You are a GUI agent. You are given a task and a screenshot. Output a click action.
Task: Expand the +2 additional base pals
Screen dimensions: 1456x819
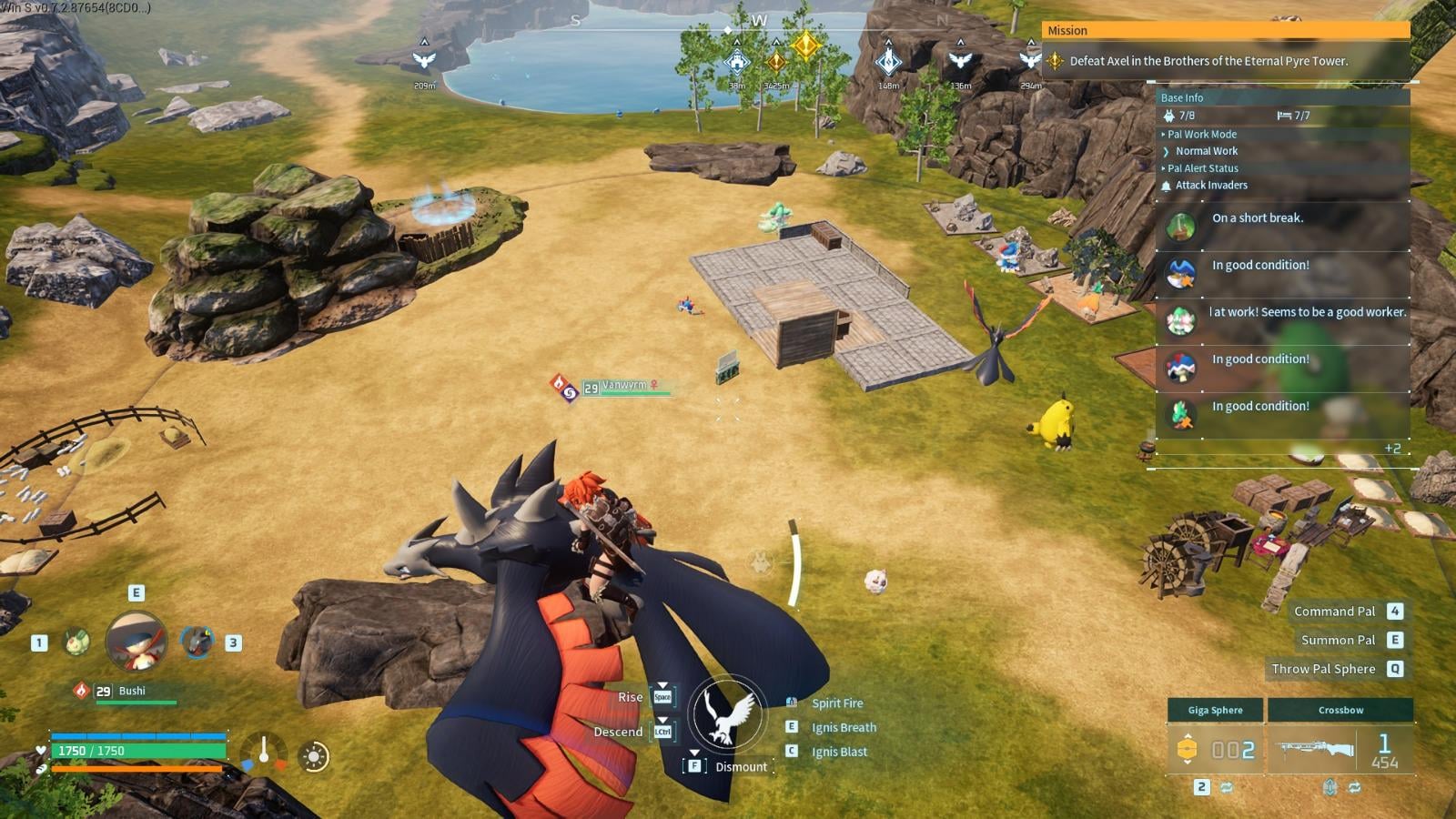1392,448
